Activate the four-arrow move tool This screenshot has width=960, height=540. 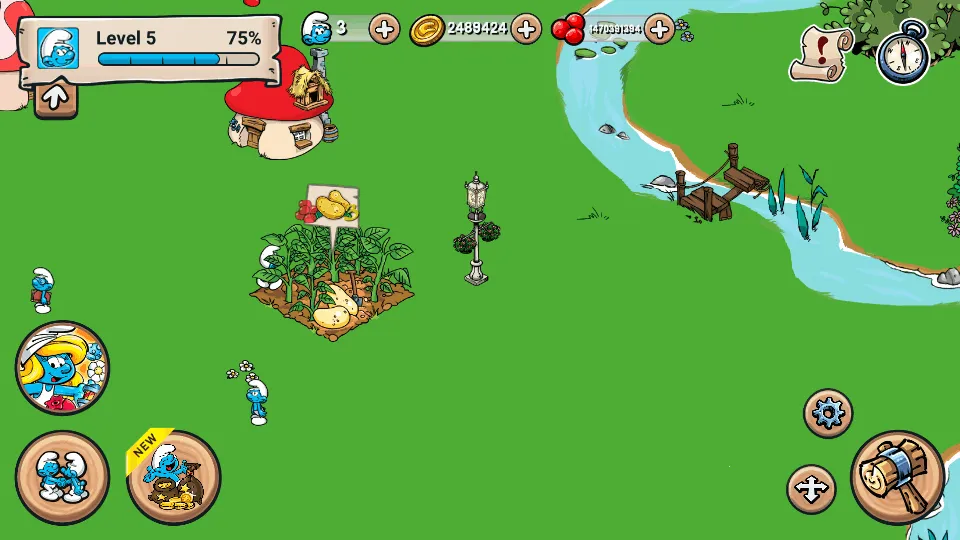coord(811,489)
